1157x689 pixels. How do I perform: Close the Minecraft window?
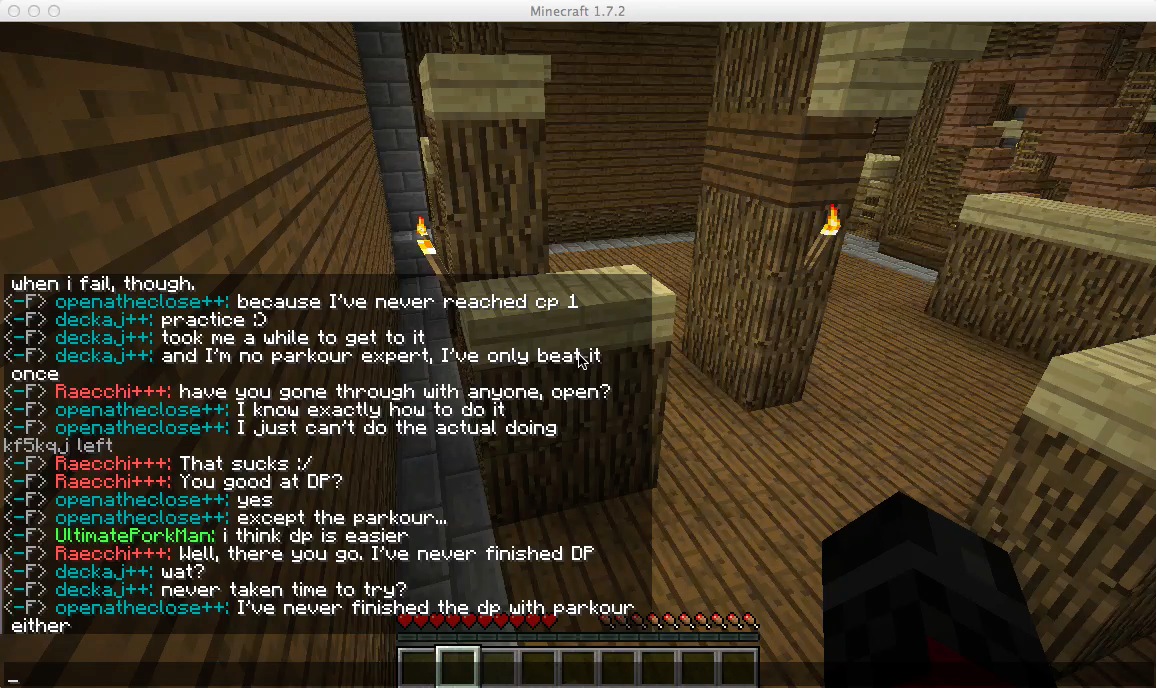click(x=14, y=11)
